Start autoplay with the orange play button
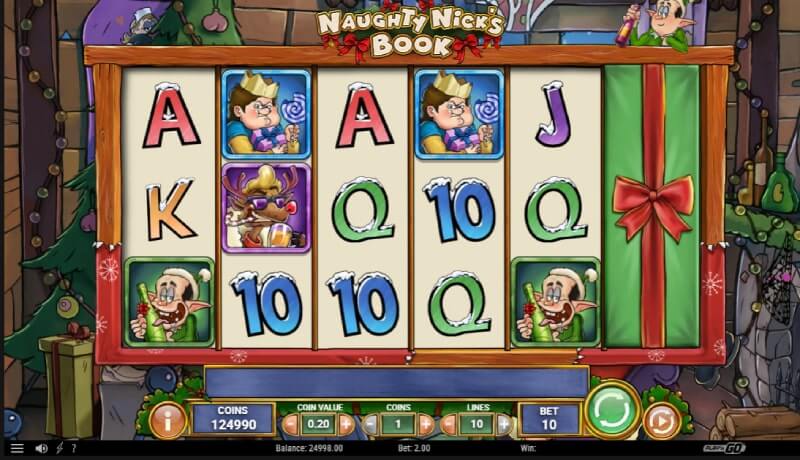Image resolution: width=800 pixels, height=460 pixels. (x=659, y=421)
